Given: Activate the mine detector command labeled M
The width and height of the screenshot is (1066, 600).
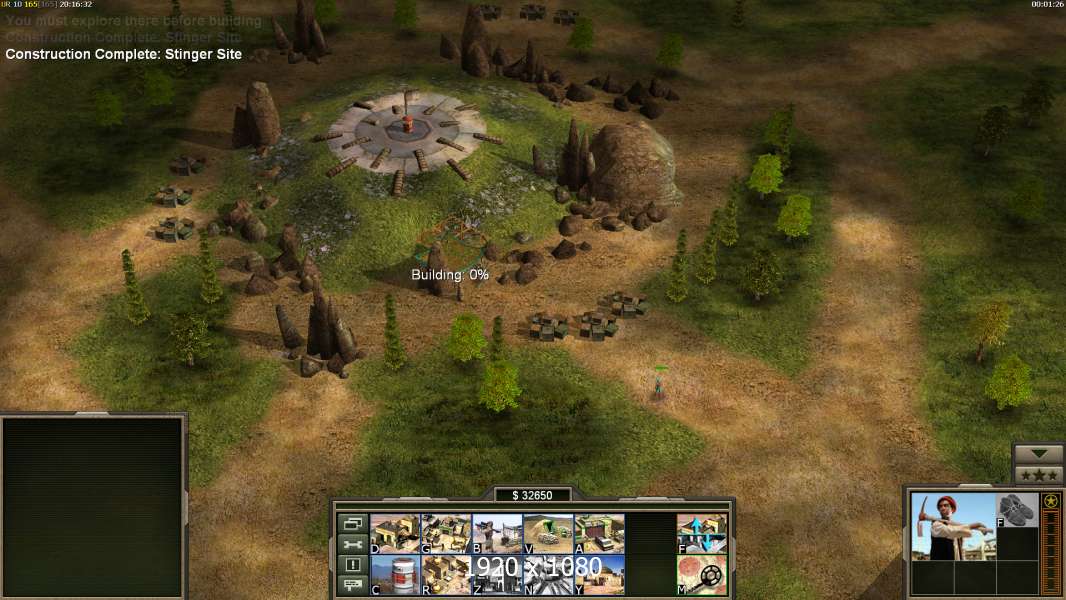Looking at the screenshot, I should pos(702,575).
